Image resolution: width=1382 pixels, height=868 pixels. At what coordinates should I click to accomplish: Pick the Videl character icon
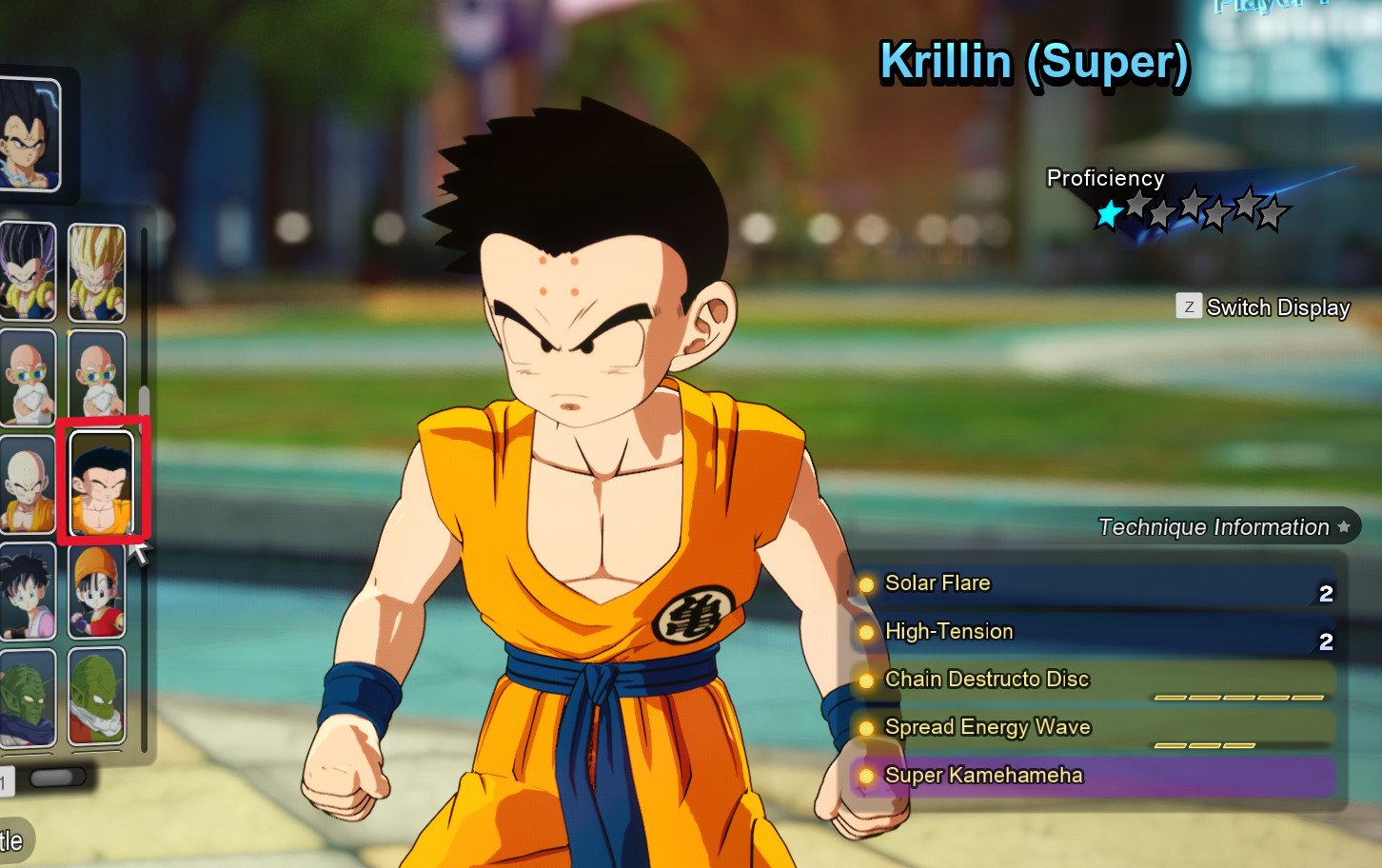(29, 590)
